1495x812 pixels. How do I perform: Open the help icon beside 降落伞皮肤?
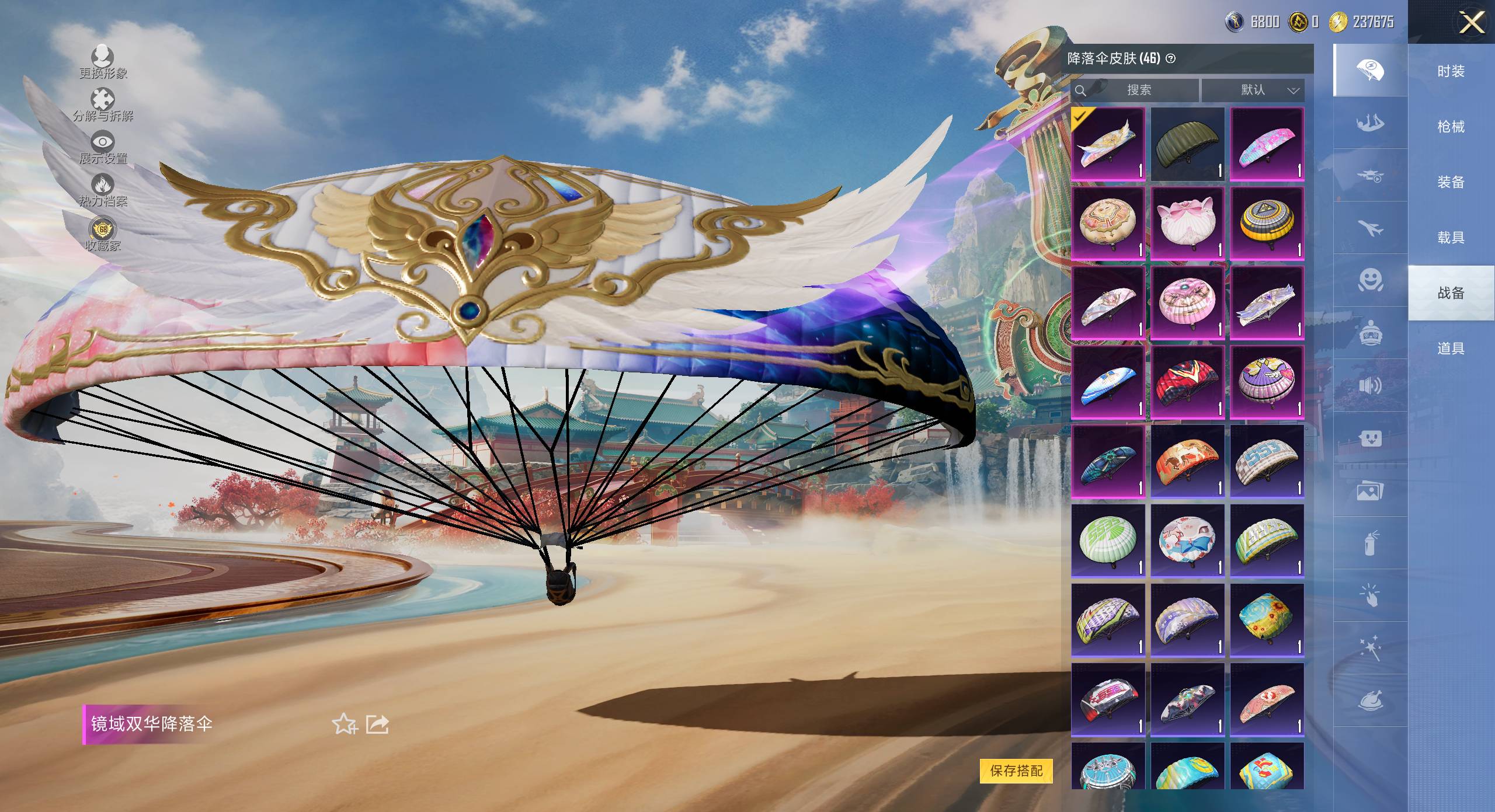tap(1170, 58)
